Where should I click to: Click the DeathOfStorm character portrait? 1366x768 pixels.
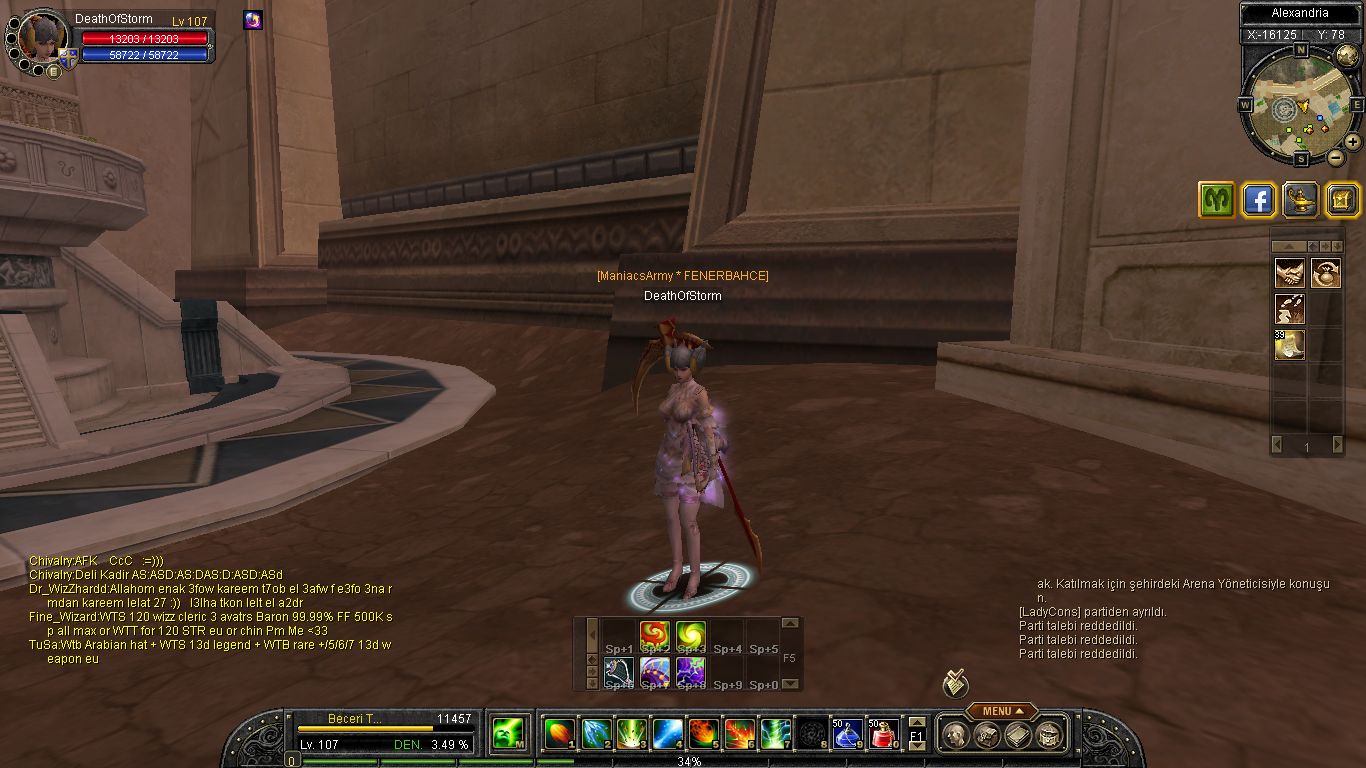43,38
